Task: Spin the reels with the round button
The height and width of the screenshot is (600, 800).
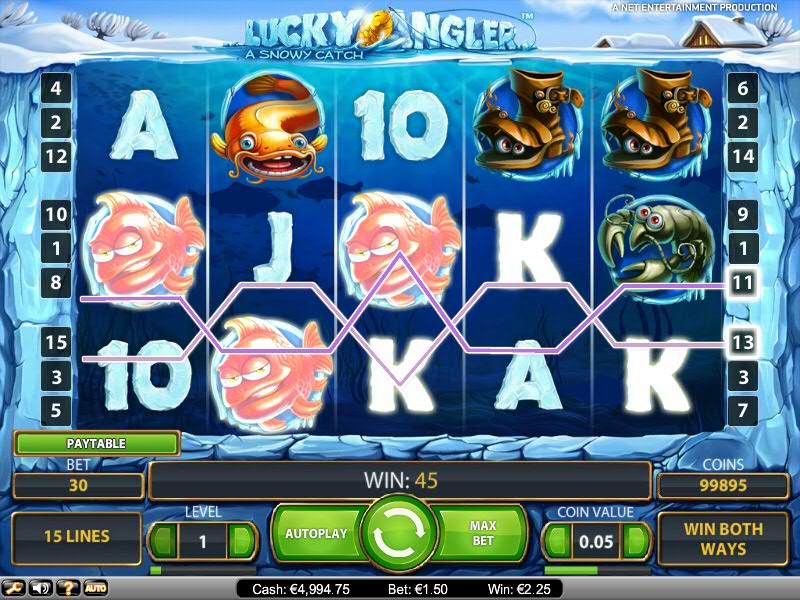Action: (400, 533)
